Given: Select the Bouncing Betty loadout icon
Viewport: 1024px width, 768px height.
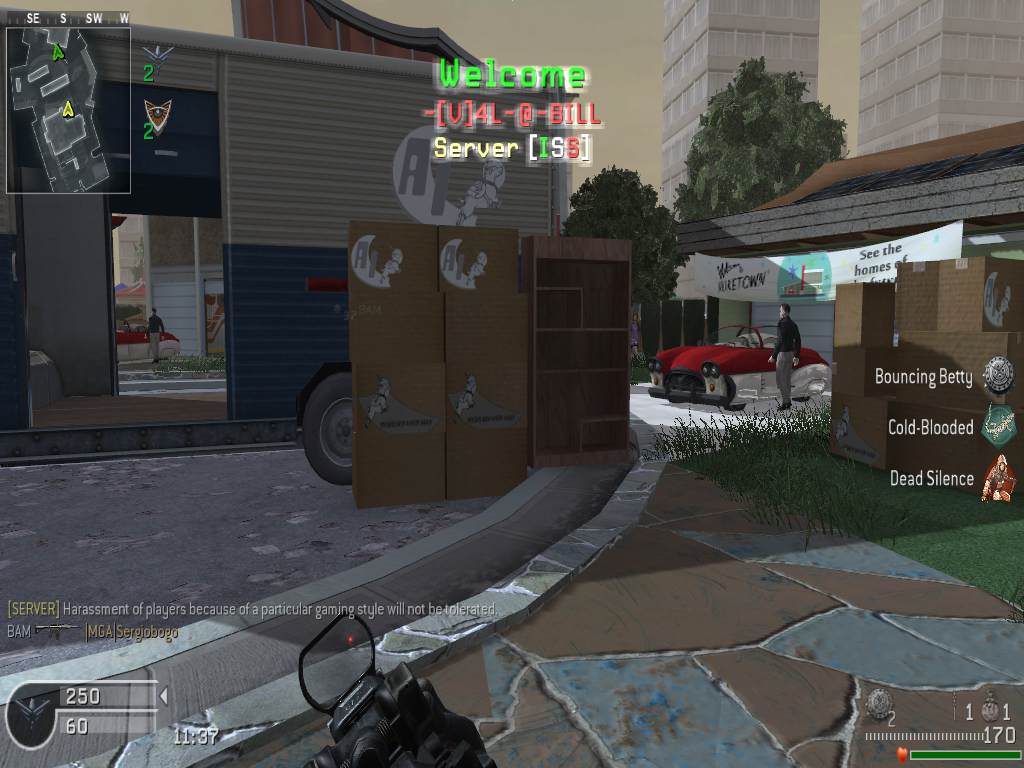Looking at the screenshot, I should tap(997, 375).
